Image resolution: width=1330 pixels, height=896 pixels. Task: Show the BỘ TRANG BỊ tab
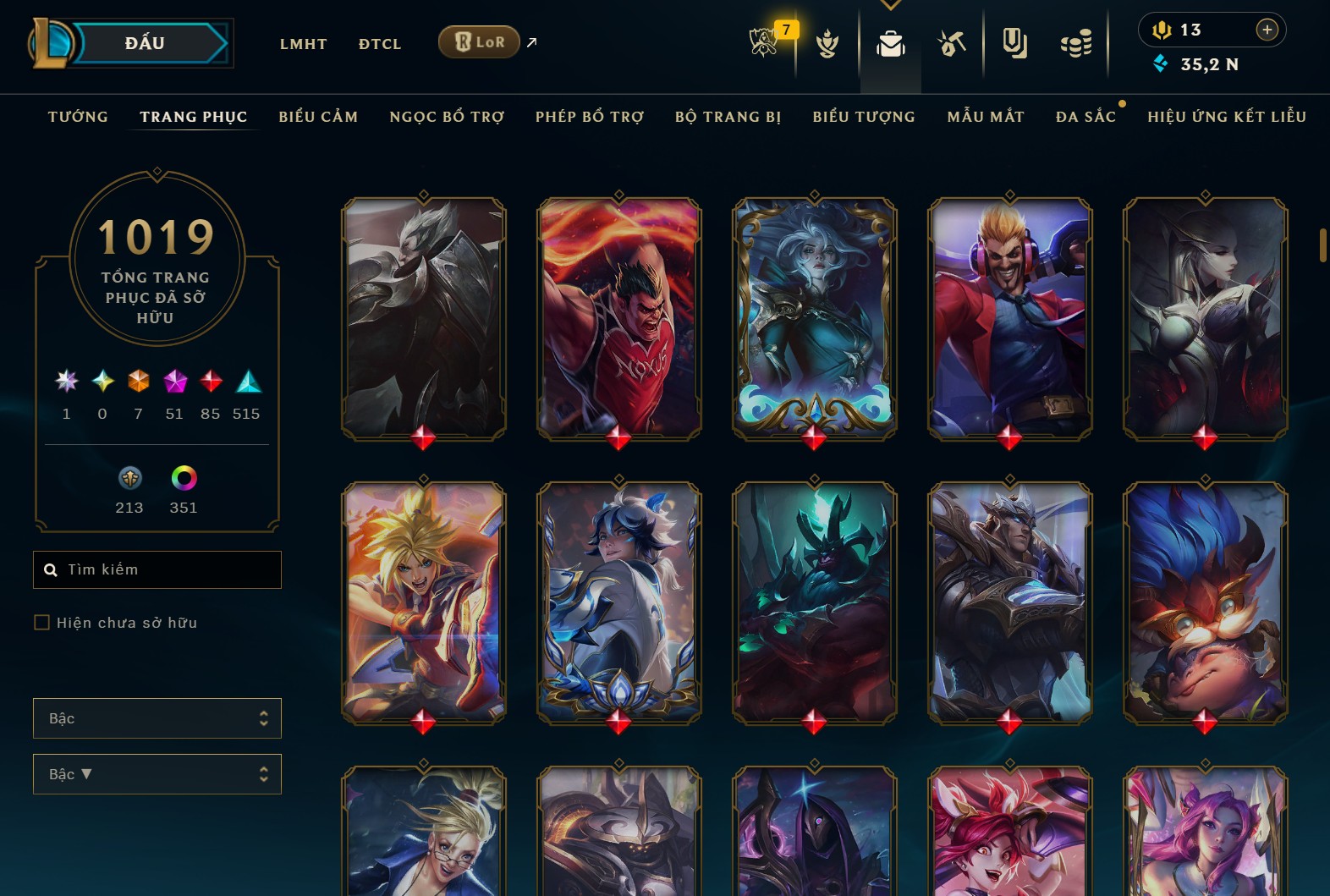pos(728,117)
